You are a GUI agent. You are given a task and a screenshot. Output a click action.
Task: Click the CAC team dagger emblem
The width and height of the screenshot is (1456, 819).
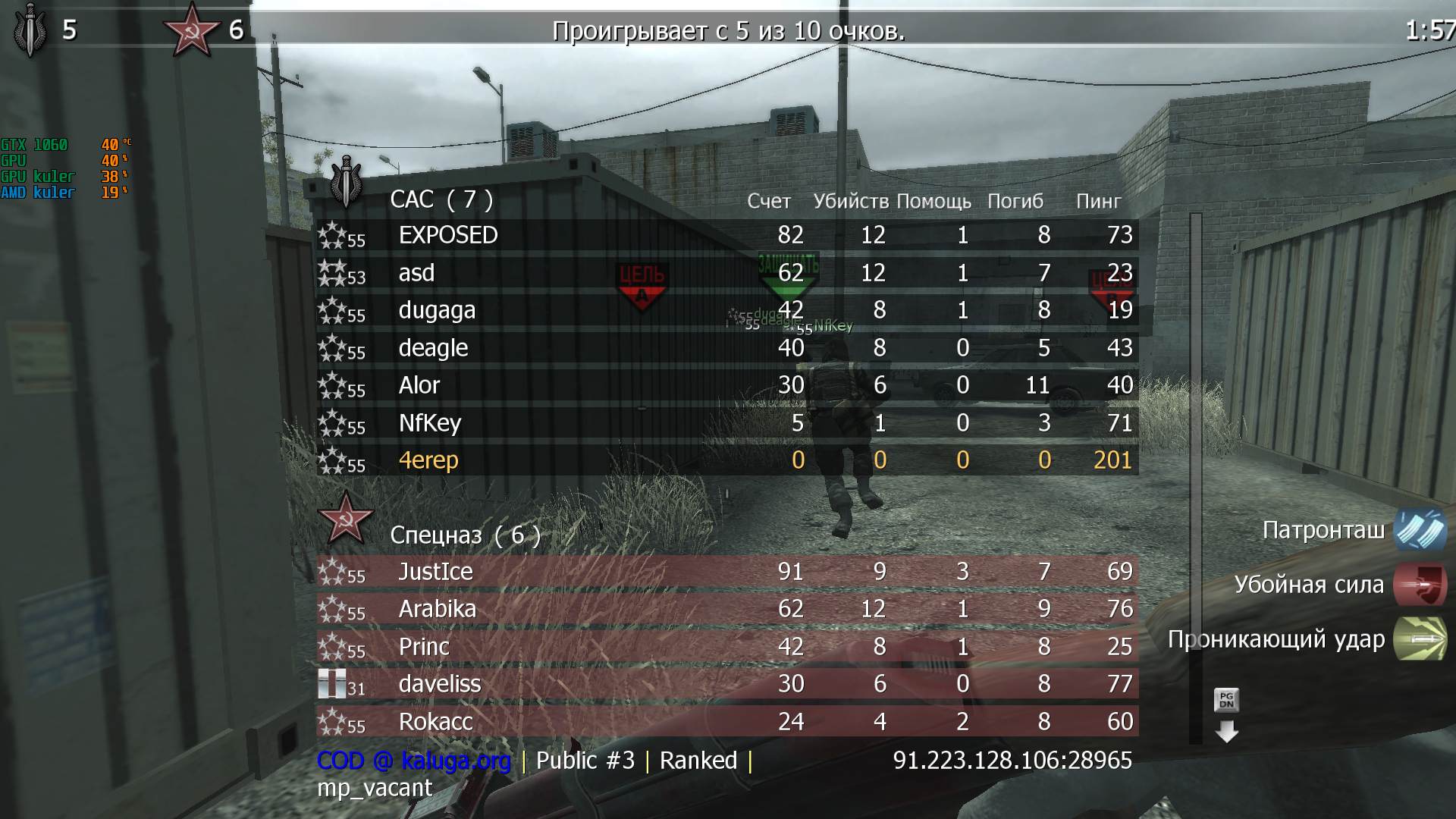[346, 185]
